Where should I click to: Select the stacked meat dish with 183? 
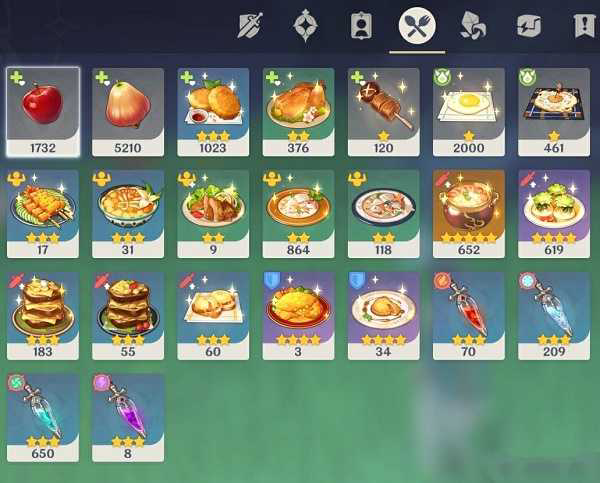pos(43,309)
